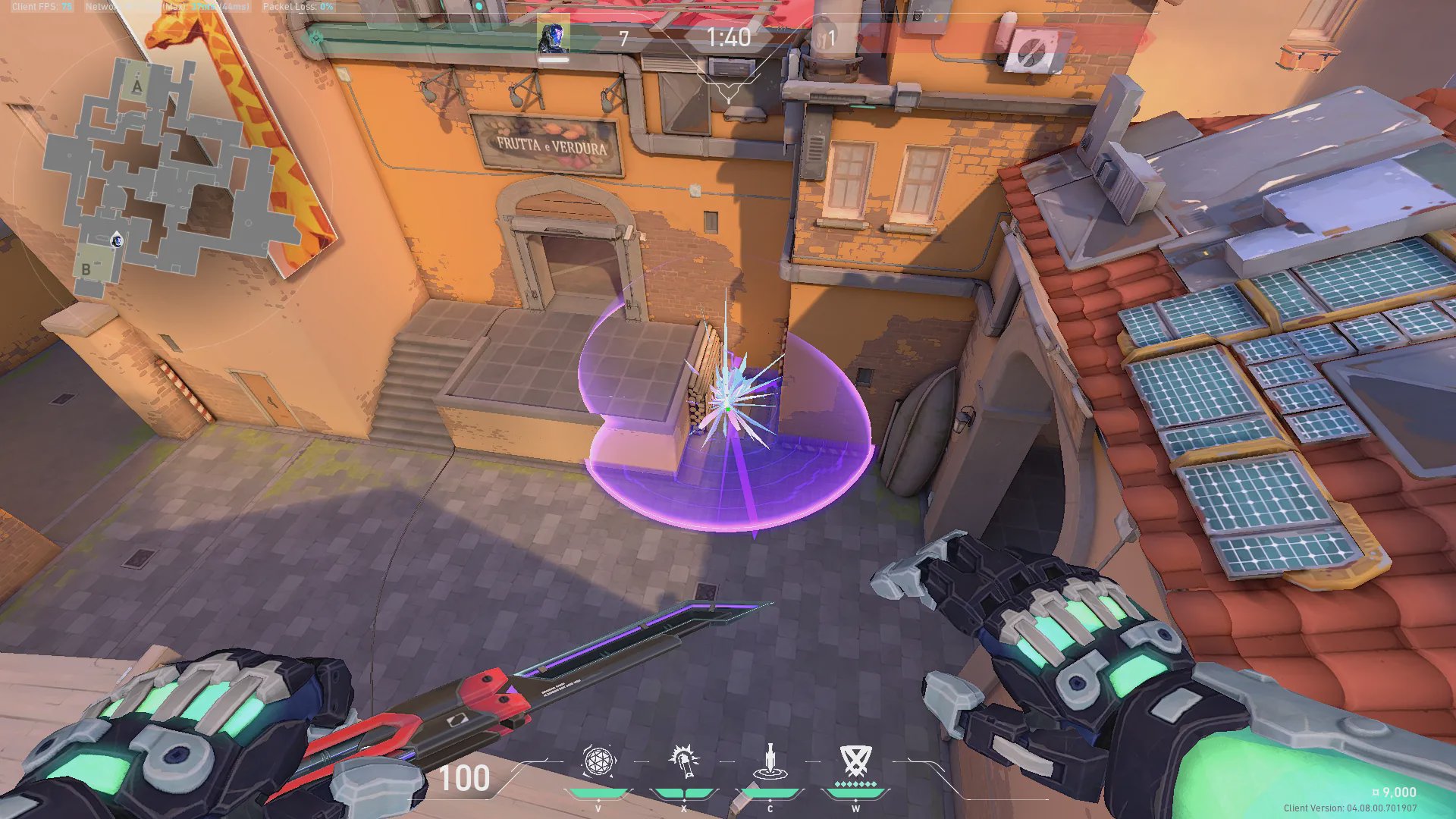
Task: Select the flashing device ability icon
Action: 683,761
